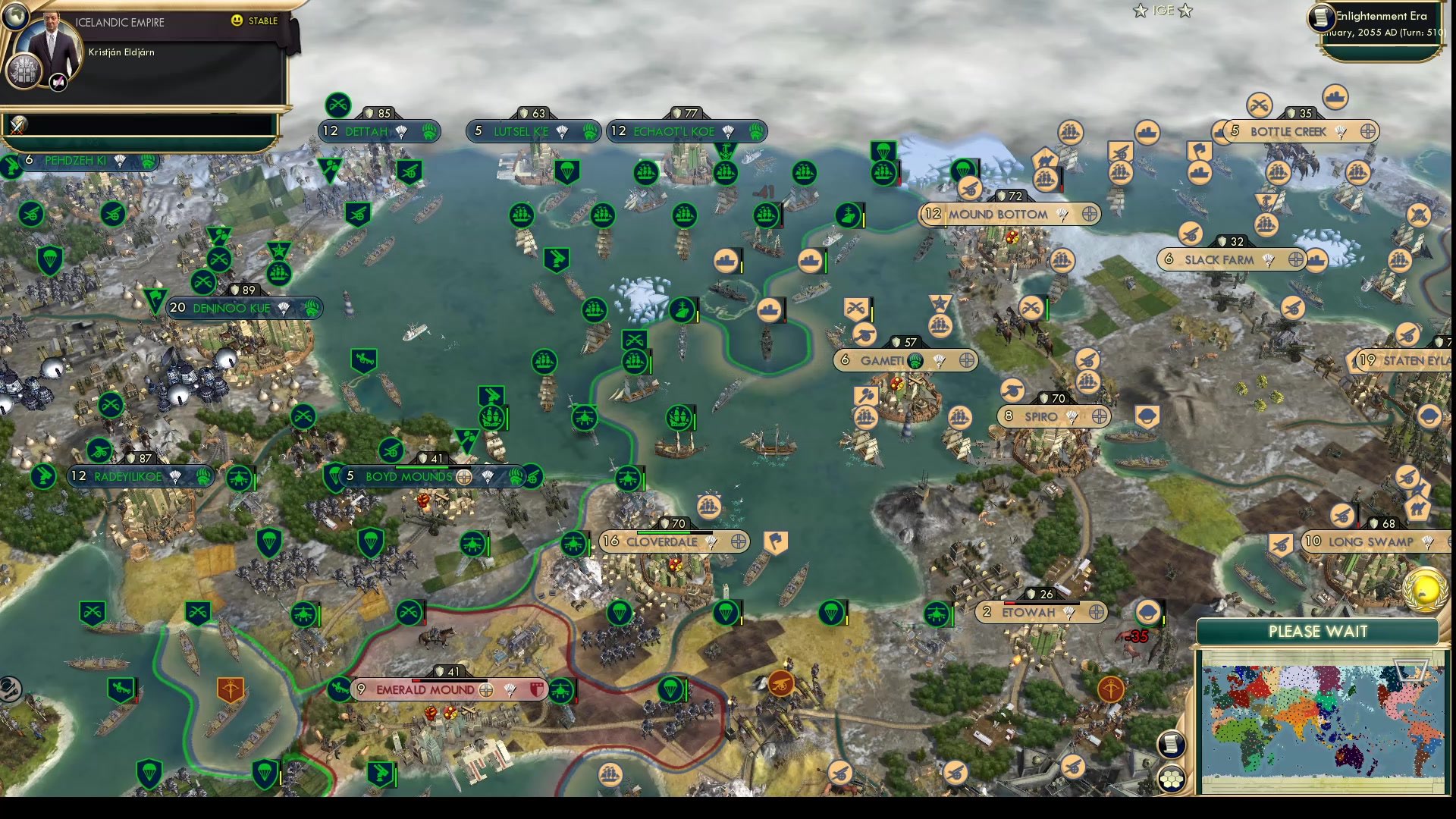
Task: Click the Enlightenment Era scroll icon
Action: click(x=1320, y=18)
